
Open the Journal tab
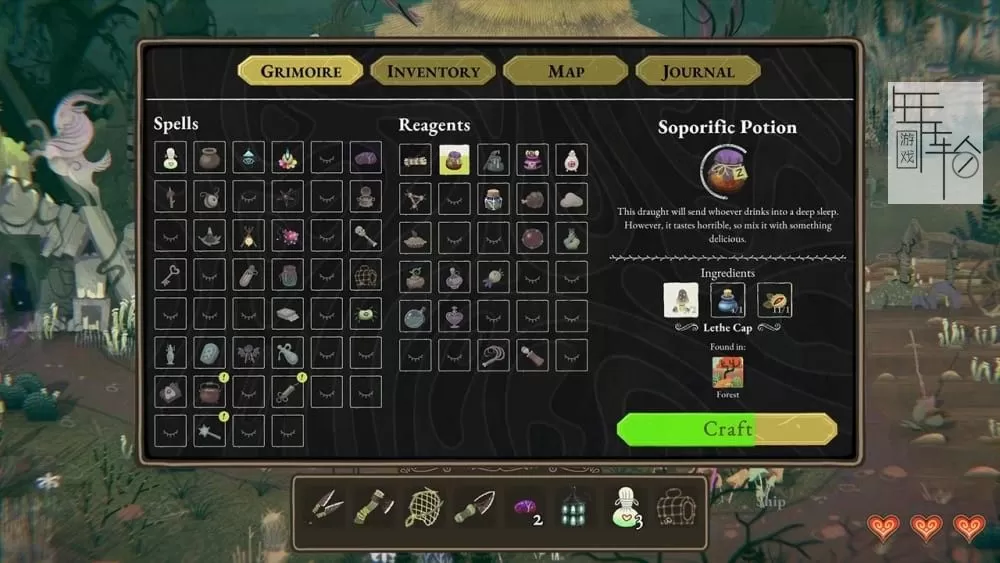(697, 71)
